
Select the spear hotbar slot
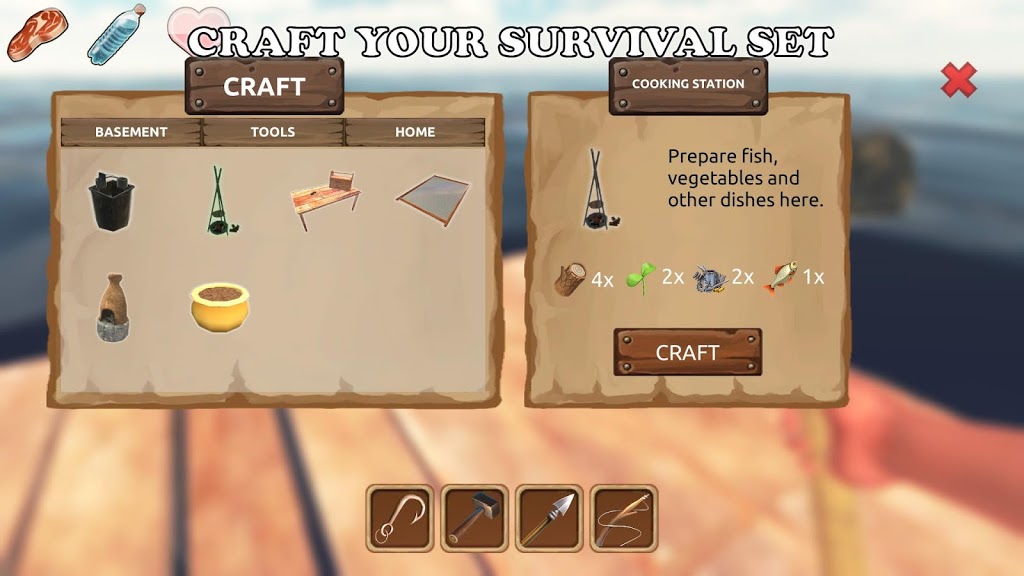pyautogui.click(x=549, y=518)
